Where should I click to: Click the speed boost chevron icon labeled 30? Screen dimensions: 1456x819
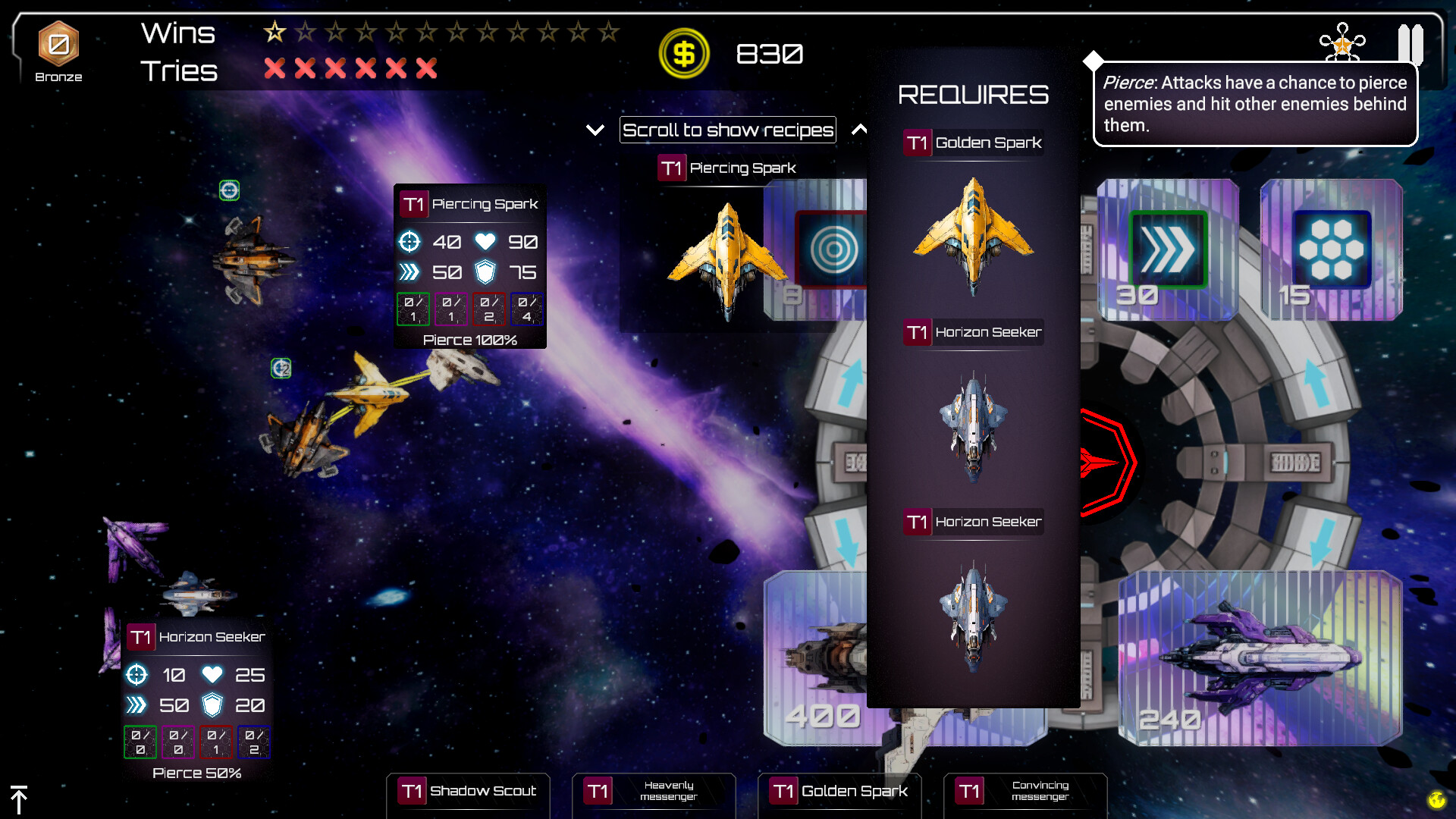(x=1167, y=248)
